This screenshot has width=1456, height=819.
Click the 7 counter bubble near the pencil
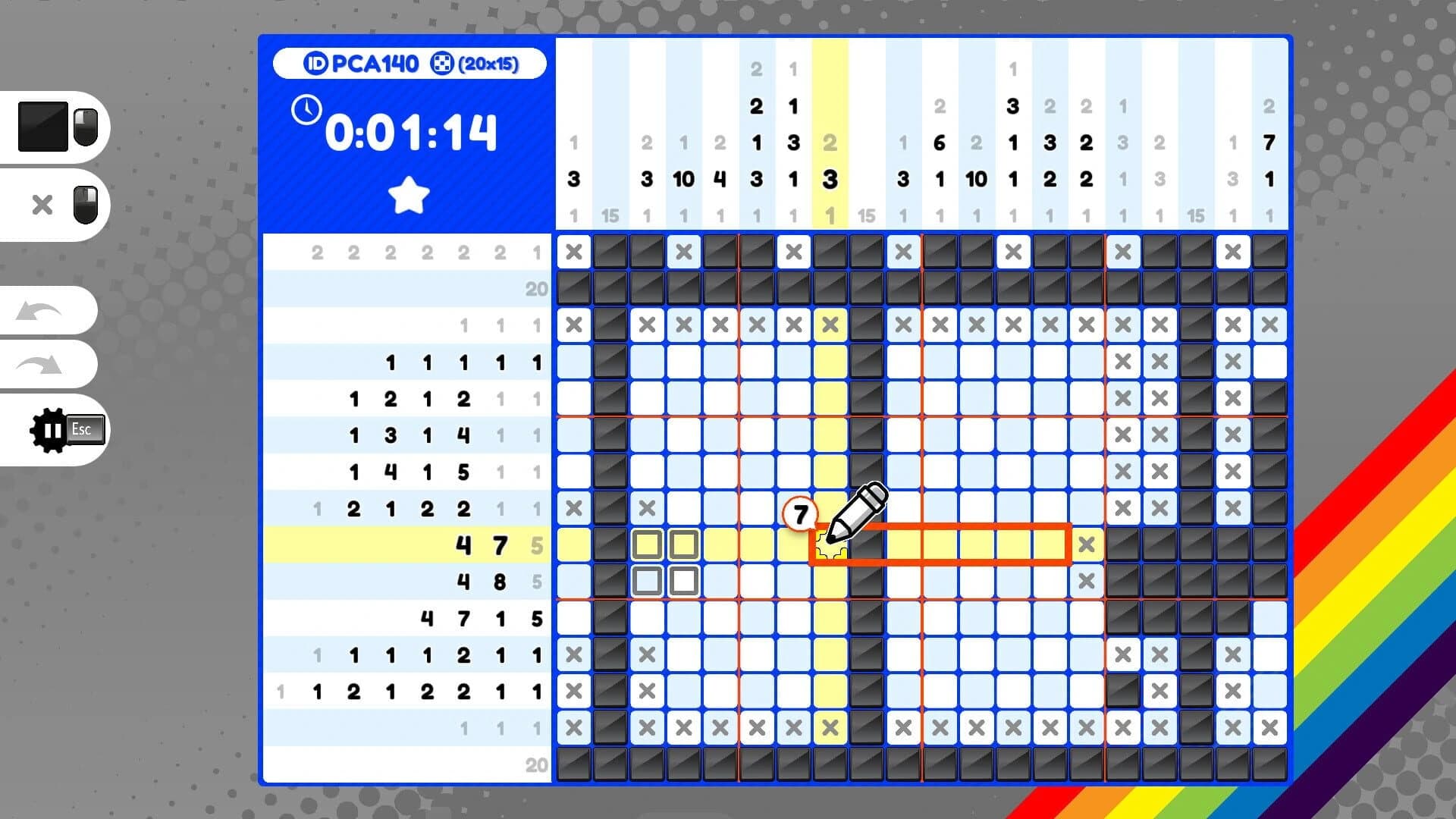pos(799,513)
